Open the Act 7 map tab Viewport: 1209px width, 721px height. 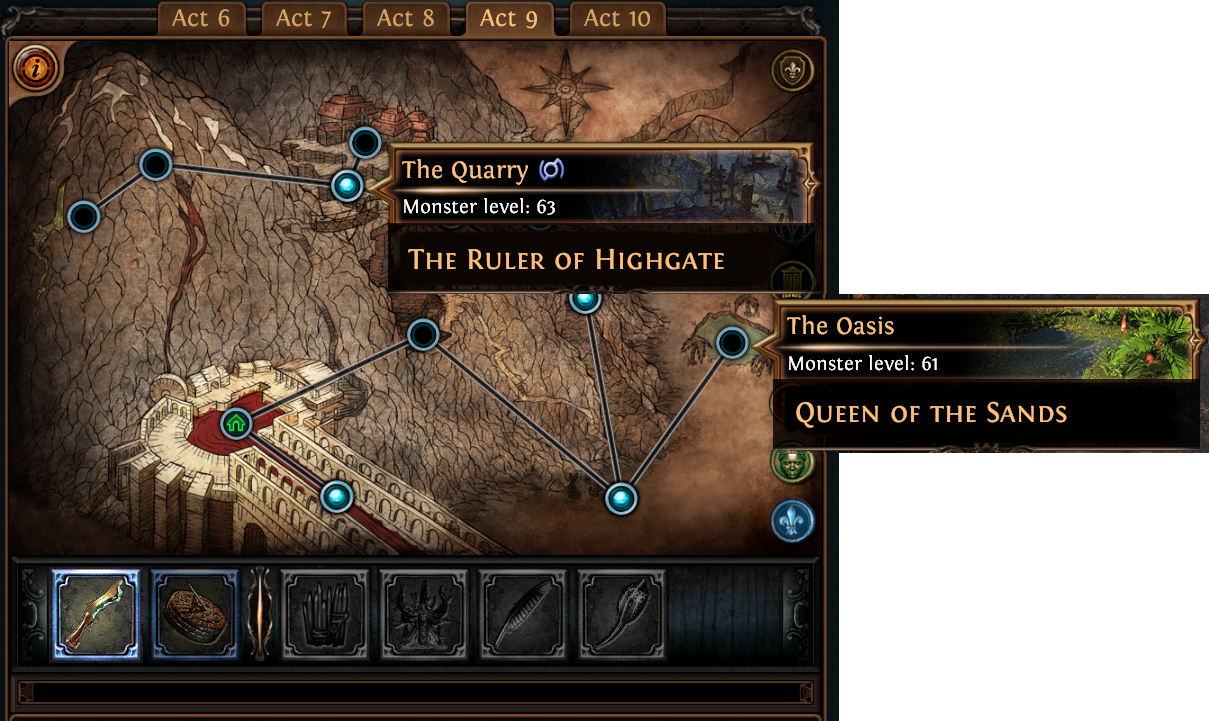pyautogui.click(x=304, y=18)
